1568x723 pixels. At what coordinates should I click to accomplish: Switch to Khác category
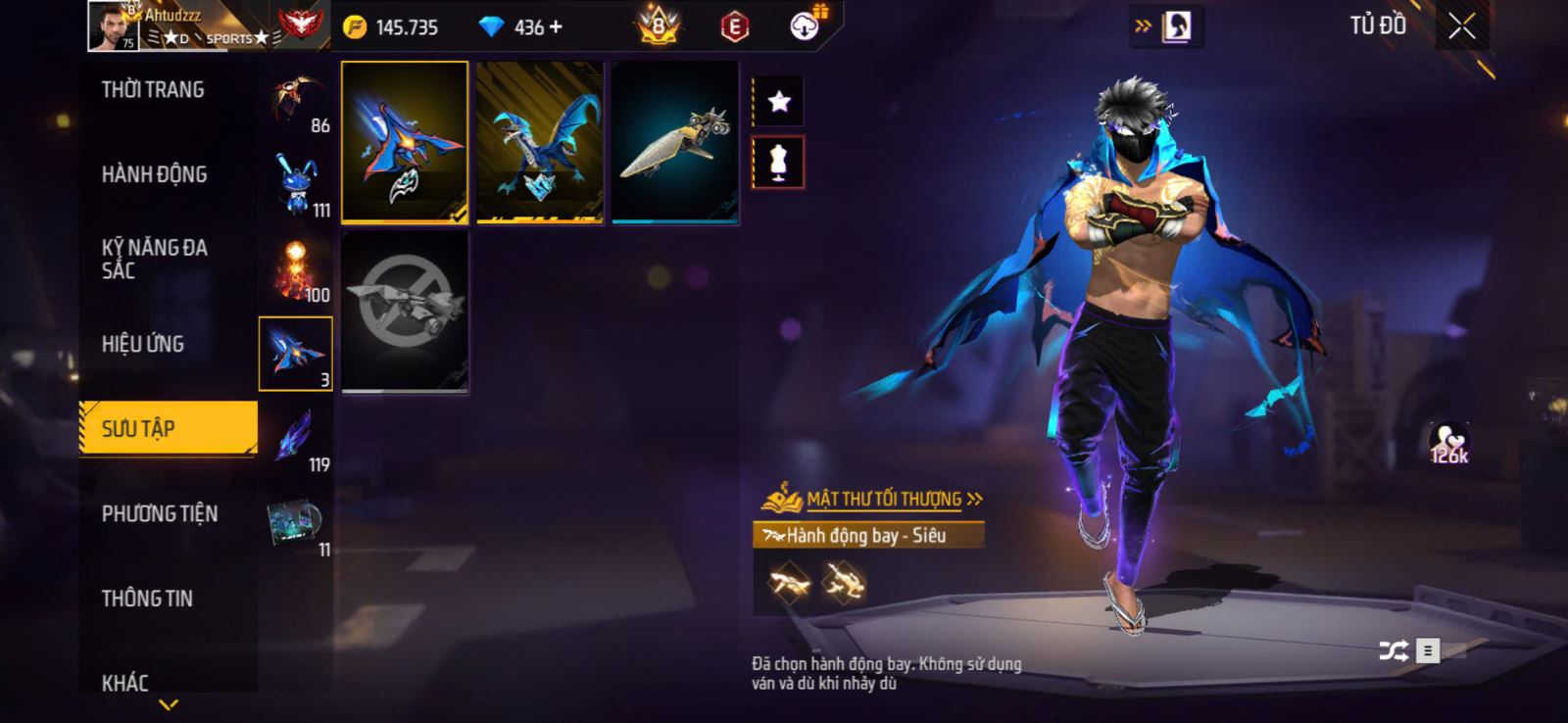125,683
